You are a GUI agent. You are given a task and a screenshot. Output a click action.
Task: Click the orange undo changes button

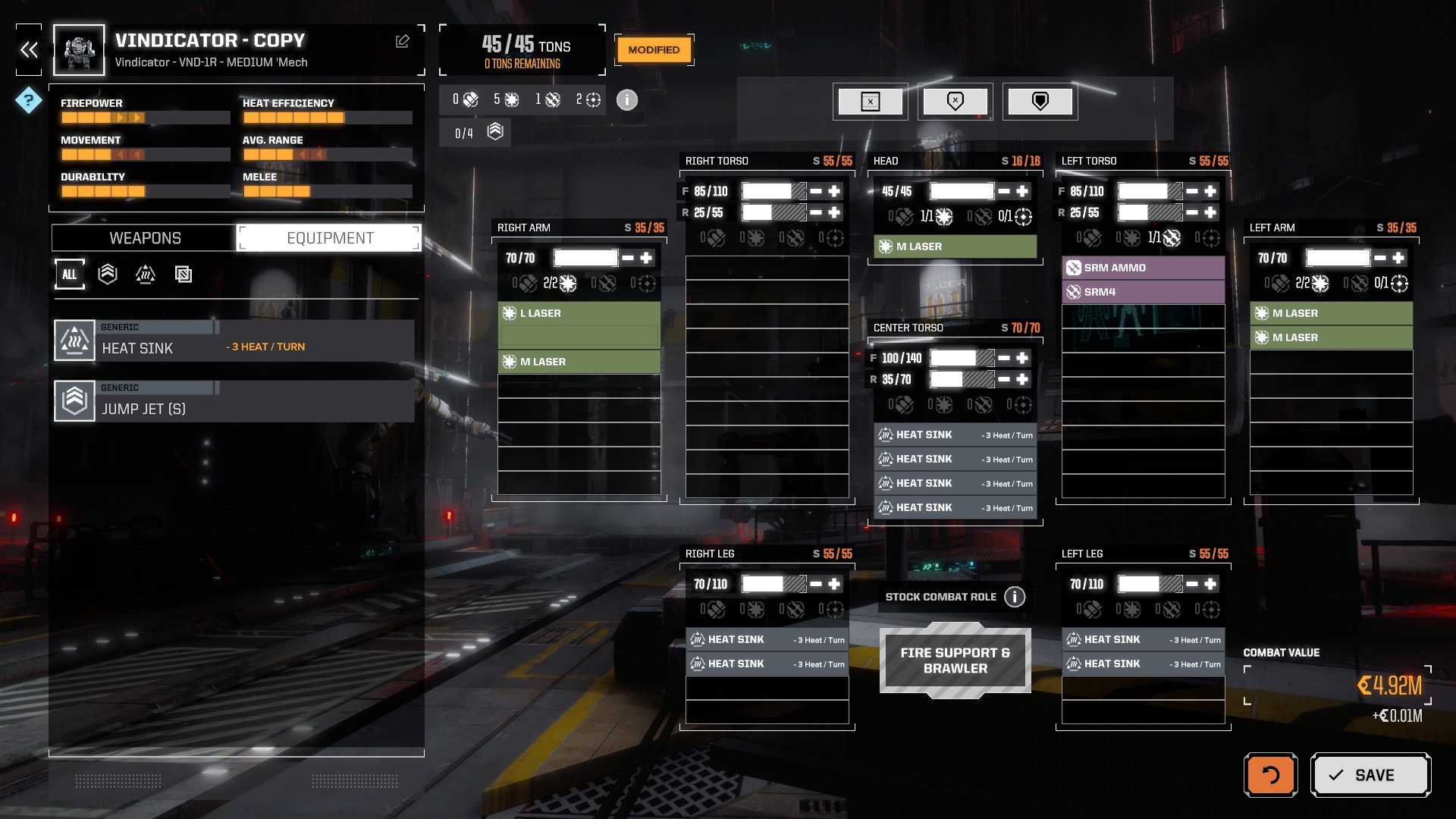1270,775
